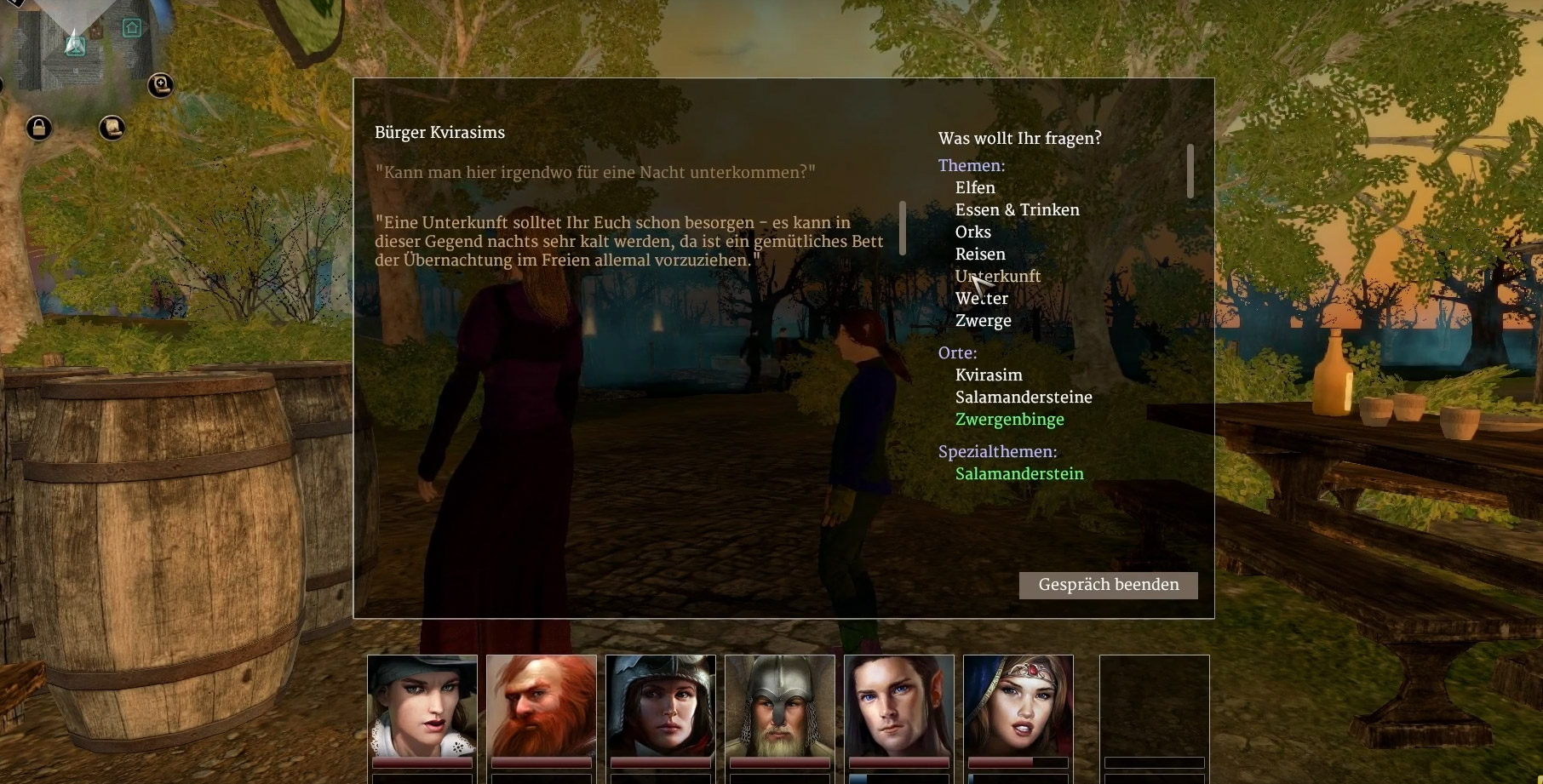The image size is (1543, 784).
Task: Choose the Zwerge topic
Action: pyautogui.click(x=984, y=320)
